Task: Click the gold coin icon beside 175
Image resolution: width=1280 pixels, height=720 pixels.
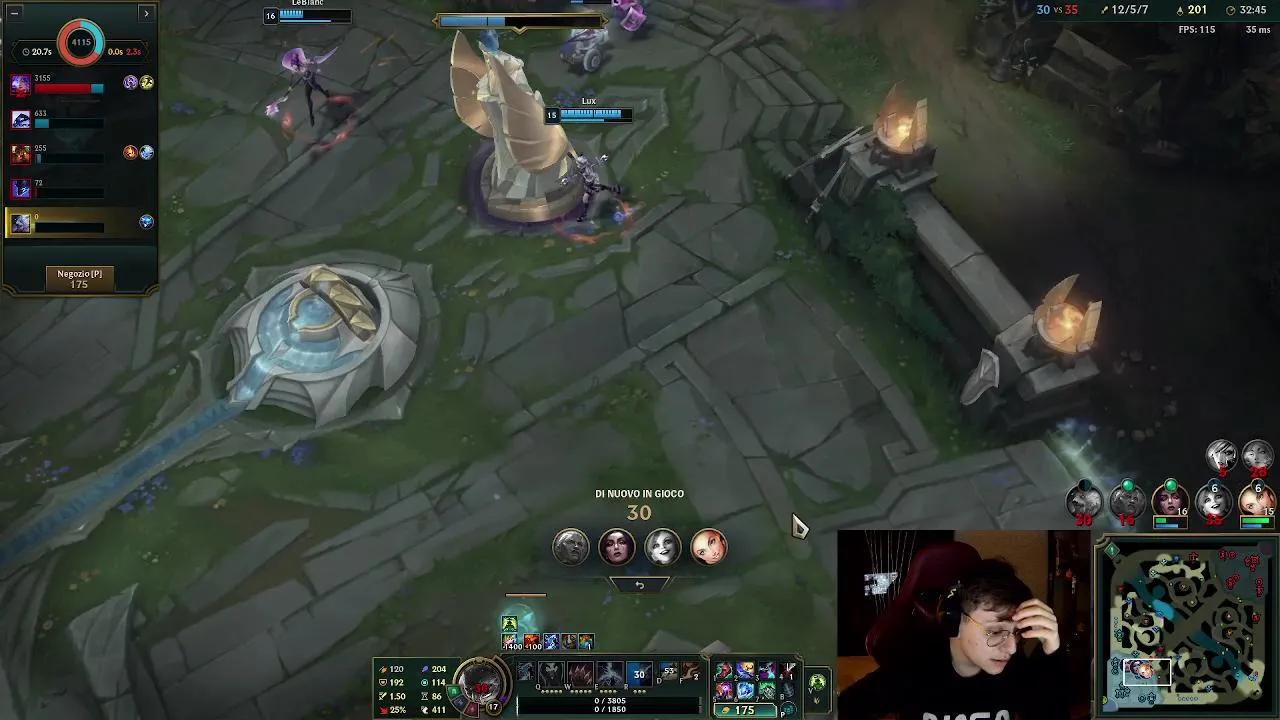Action: (725, 709)
